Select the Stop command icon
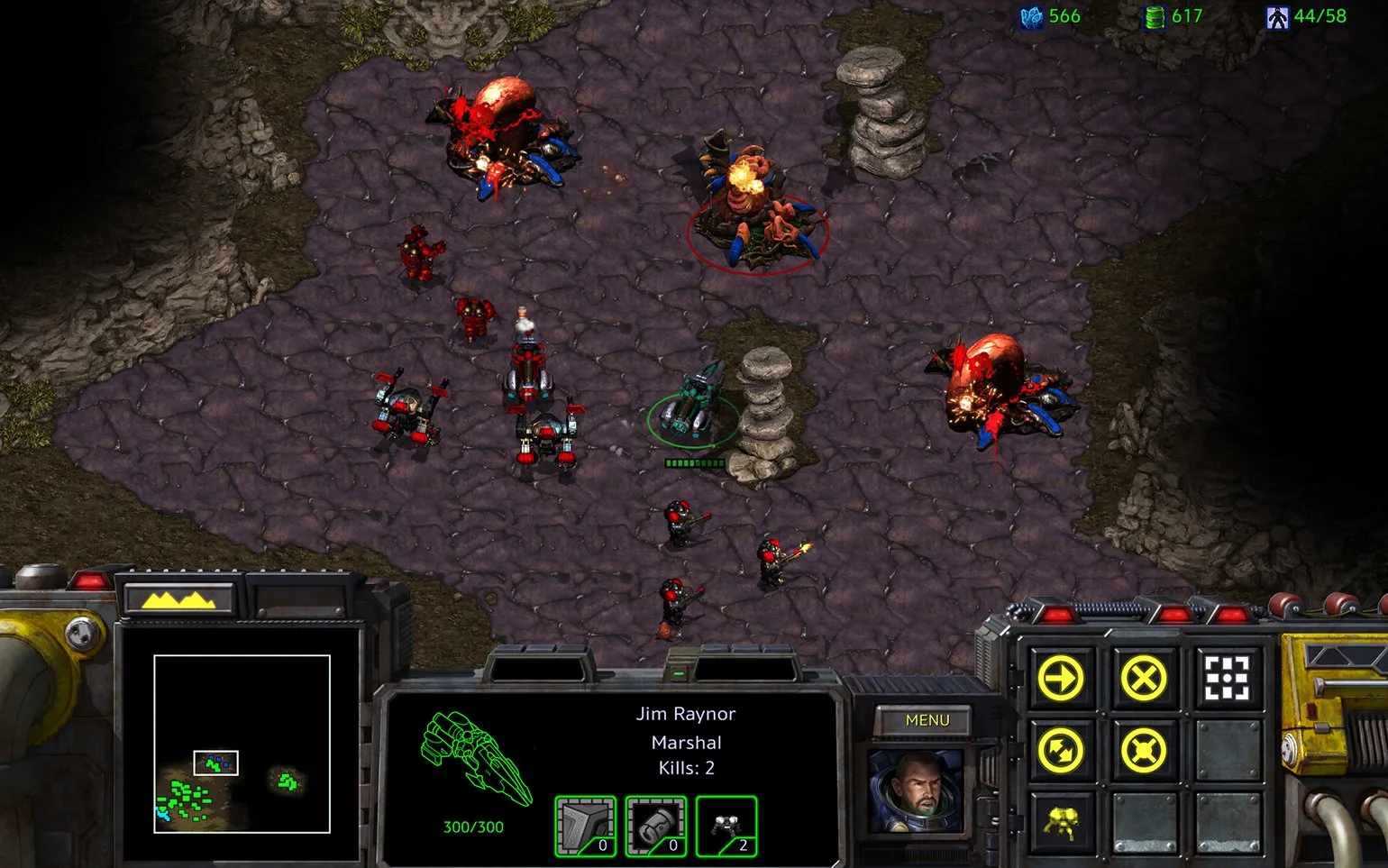 click(x=1143, y=678)
